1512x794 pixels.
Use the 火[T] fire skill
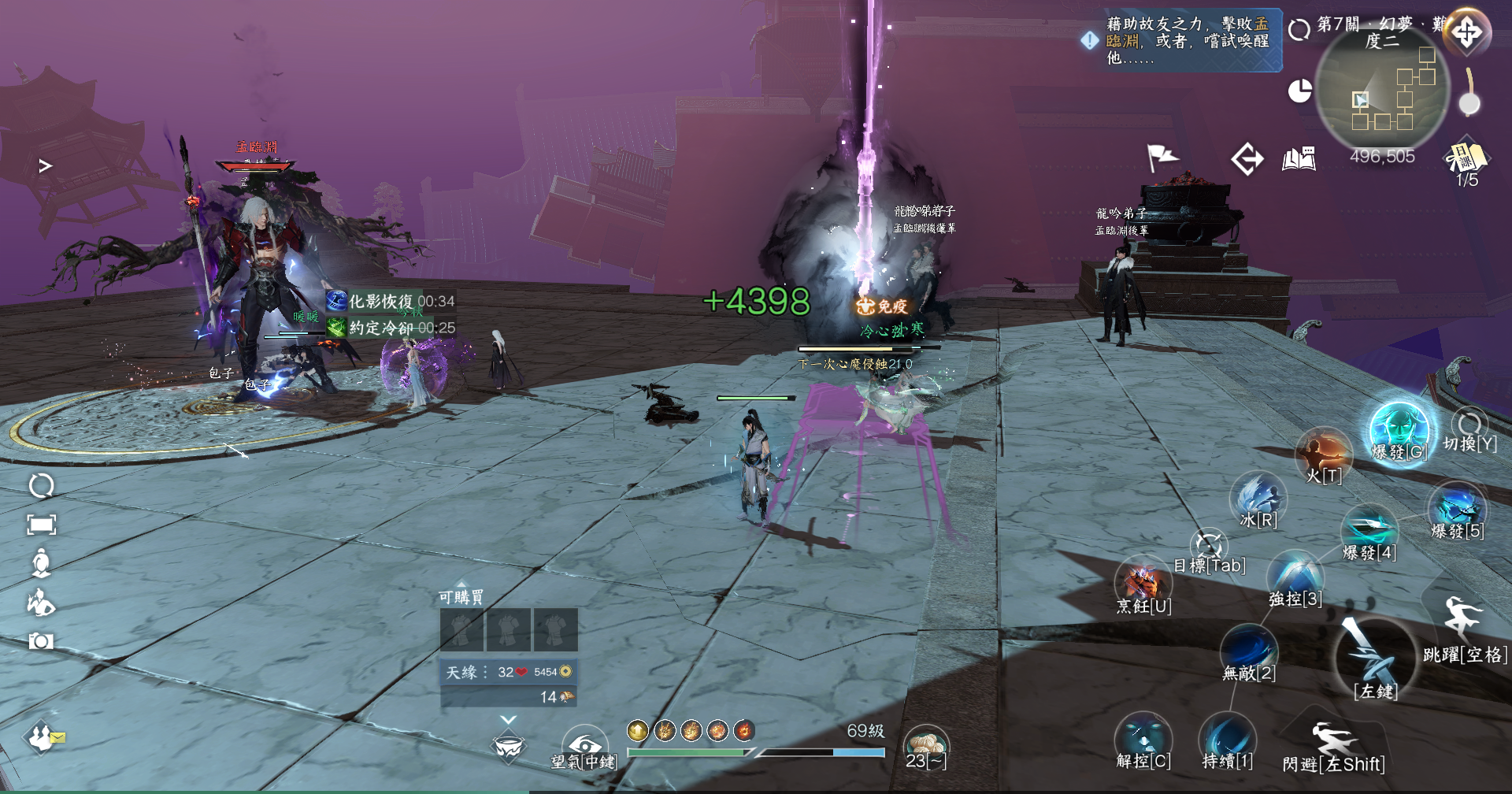tap(1324, 455)
